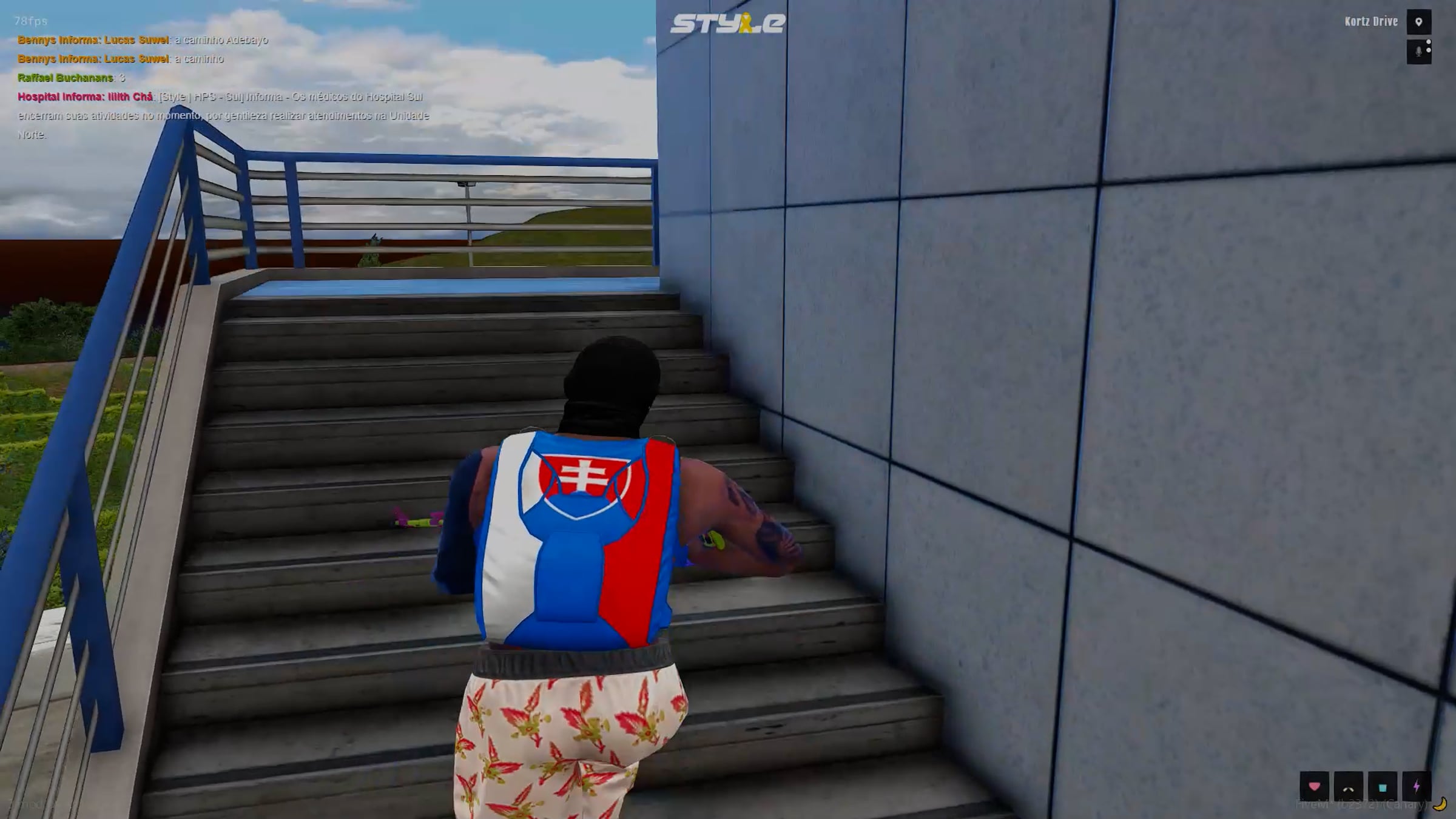
Task: Toggle the microphone voice icon
Action: 1418,52
